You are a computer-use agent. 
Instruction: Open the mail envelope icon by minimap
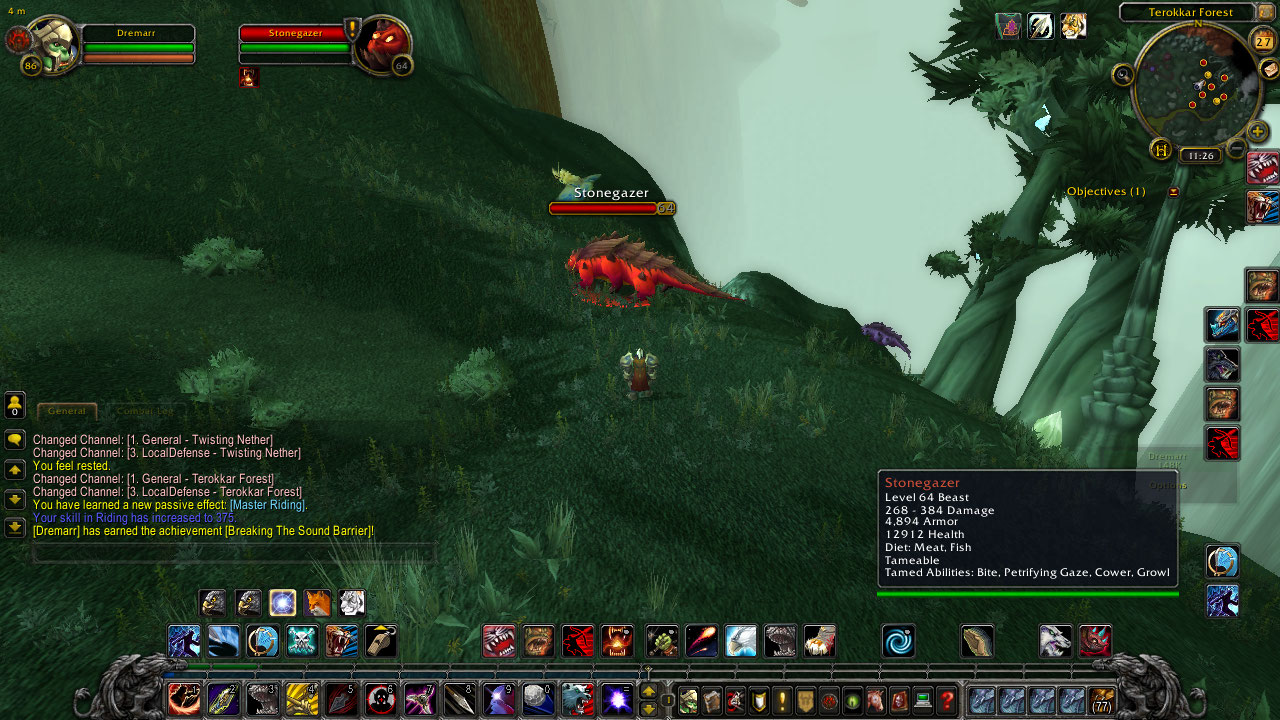click(1268, 69)
